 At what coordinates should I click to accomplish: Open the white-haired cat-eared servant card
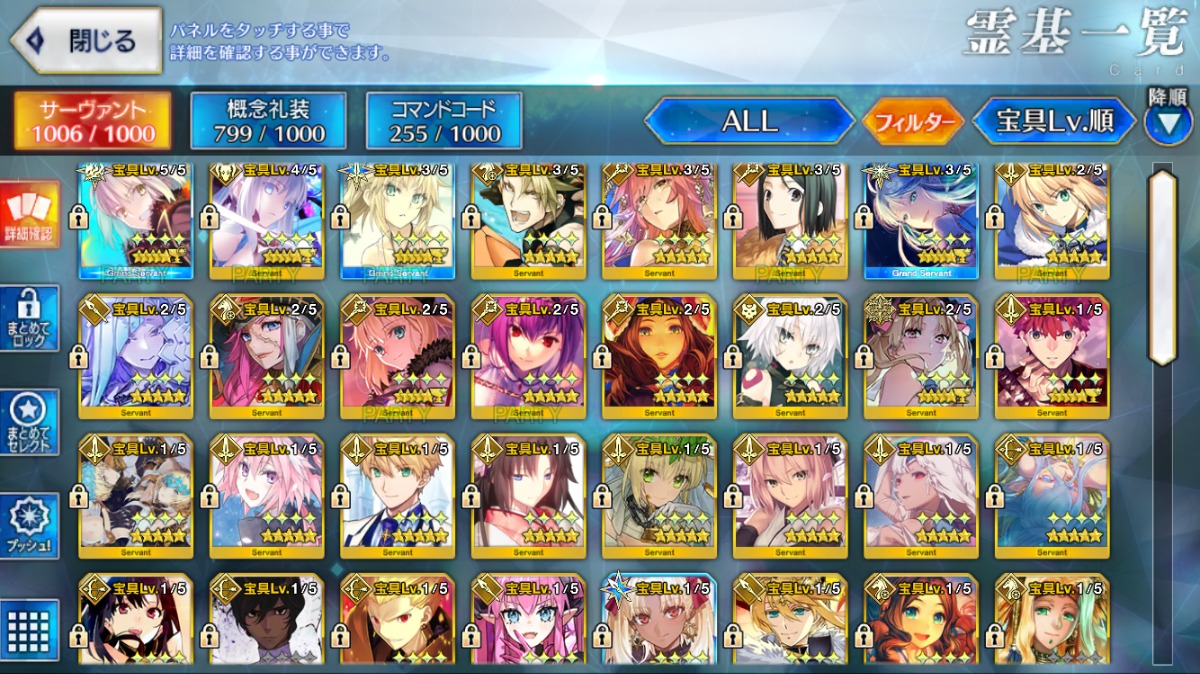click(790, 356)
